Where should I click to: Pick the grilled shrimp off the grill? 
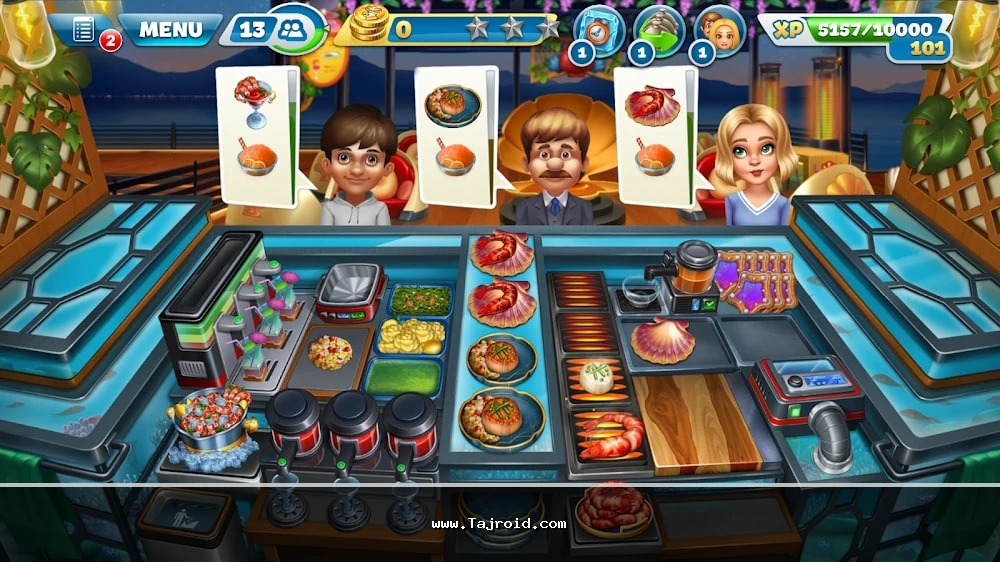click(x=611, y=436)
